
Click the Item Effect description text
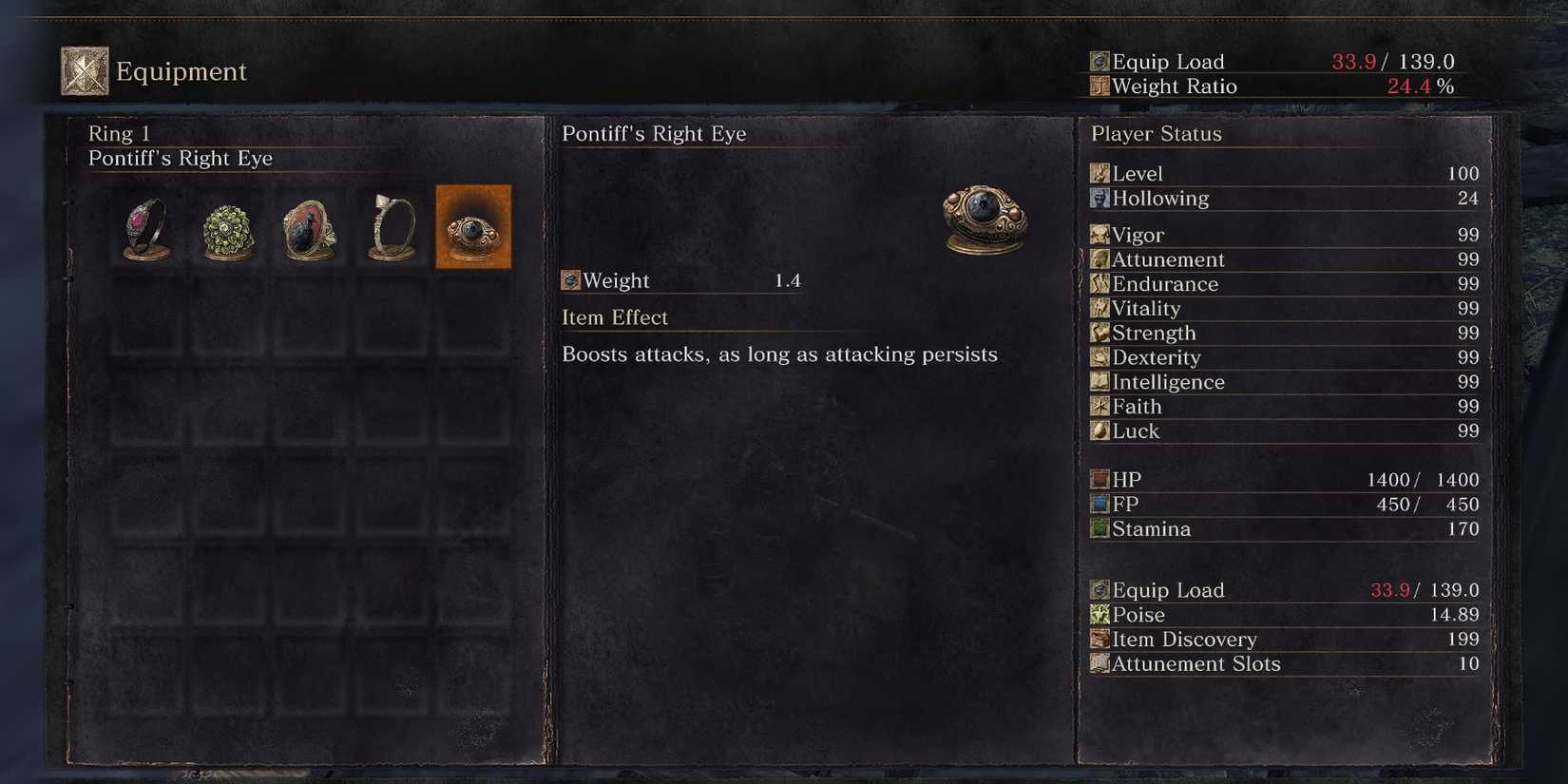click(x=781, y=354)
